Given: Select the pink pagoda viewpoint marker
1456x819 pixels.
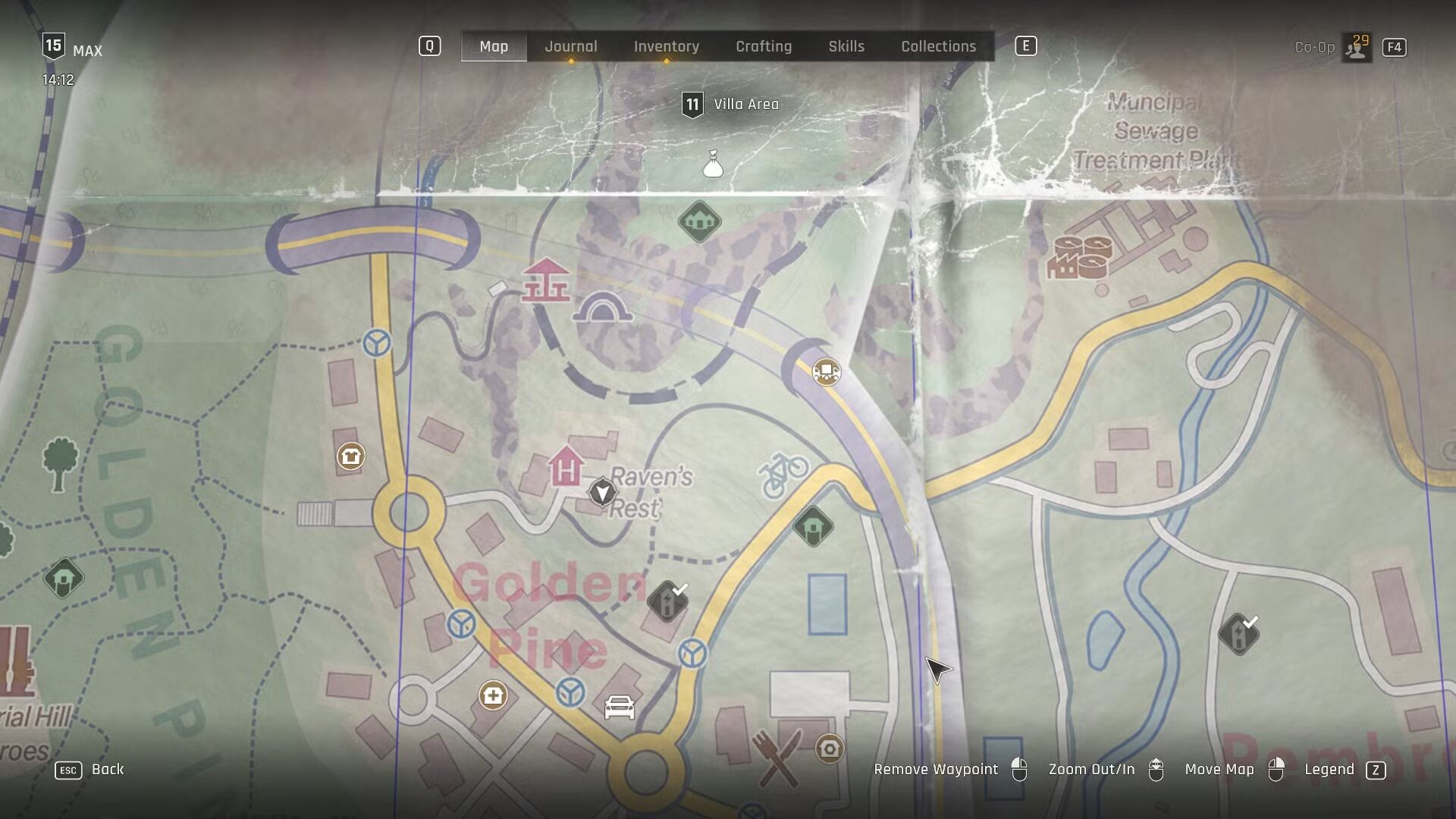Looking at the screenshot, I should point(546,281).
